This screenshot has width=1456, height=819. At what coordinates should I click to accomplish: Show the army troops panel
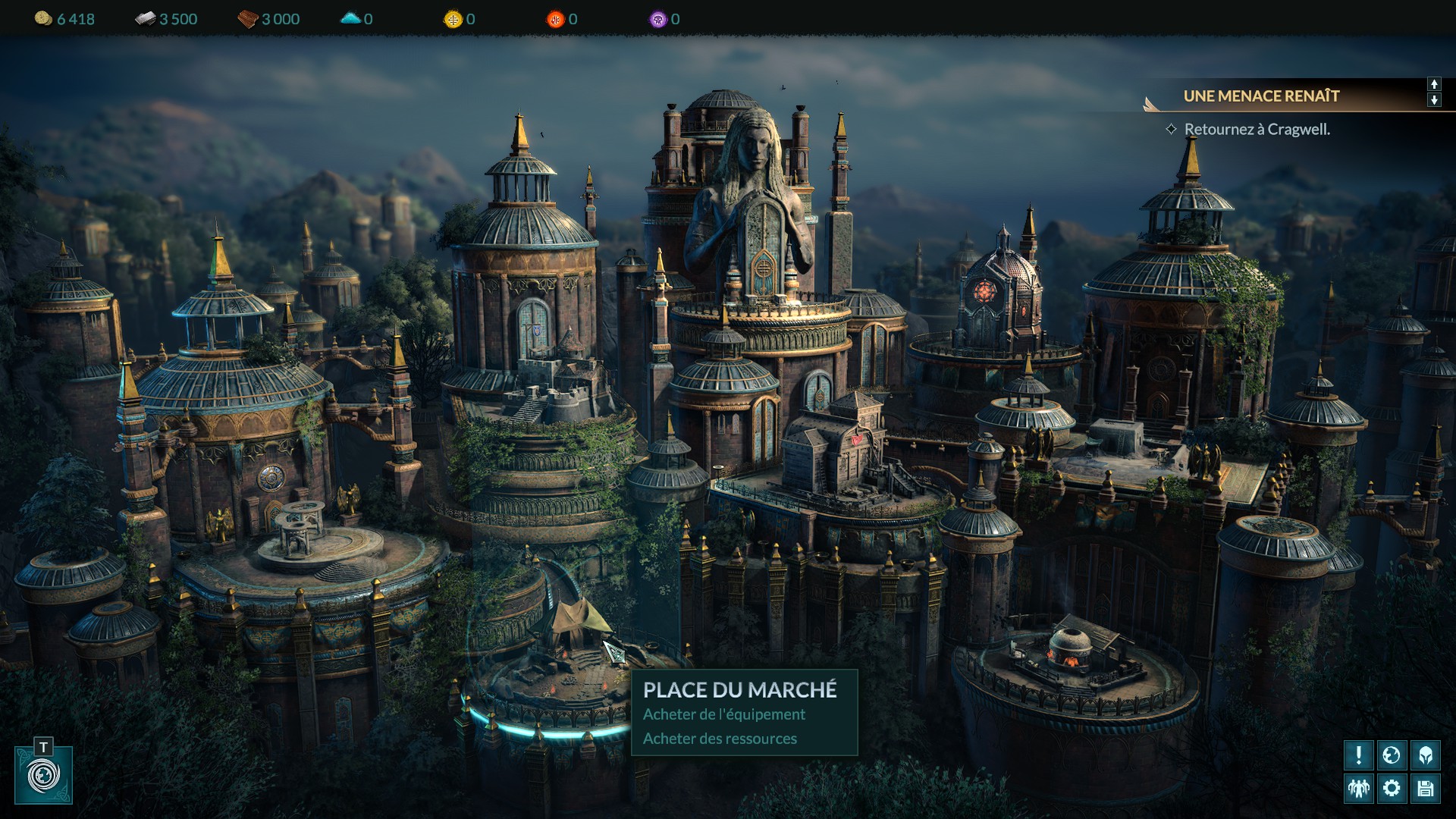click(x=1358, y=789)
